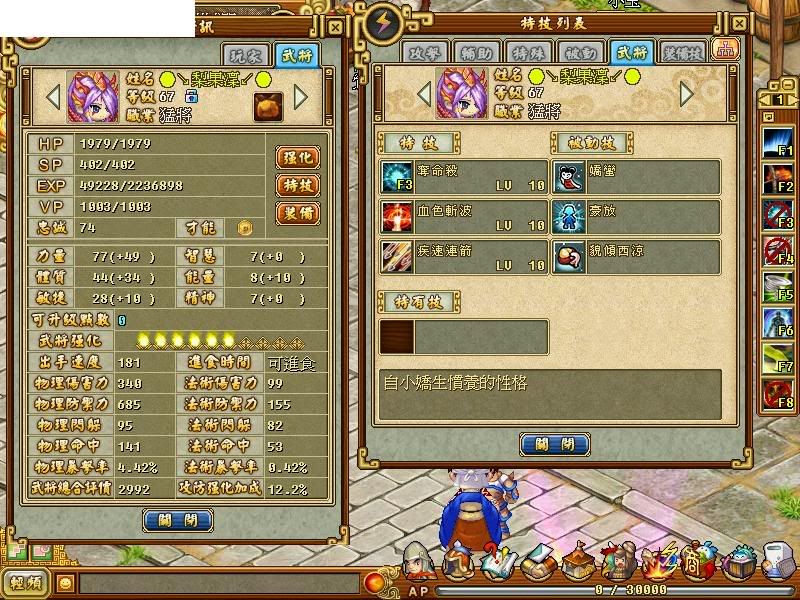Switch to the 輔助 support skills tab
This screenshot has width=800, height=600.
click(x=476, y=53)
